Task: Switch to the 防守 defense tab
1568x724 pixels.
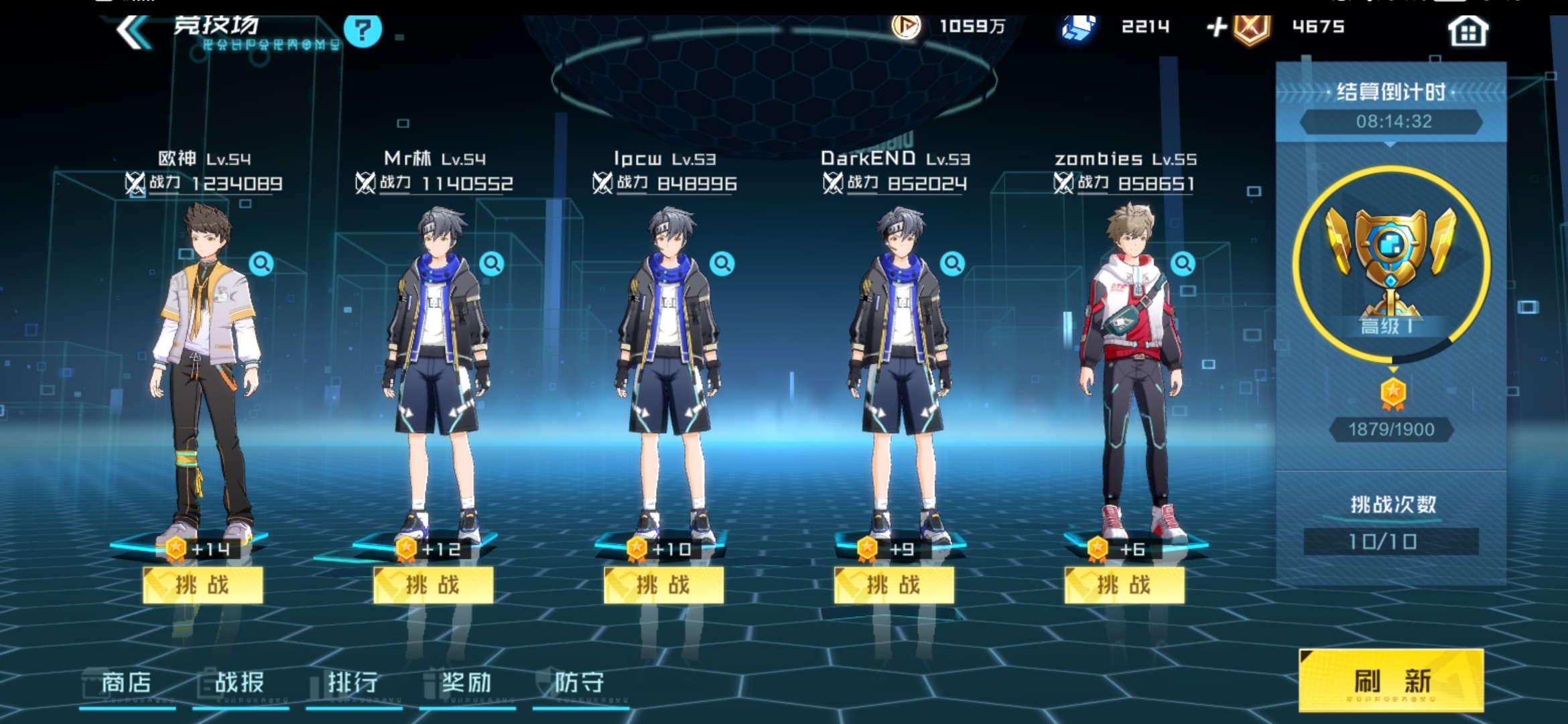Action: (x=580, y=683)
